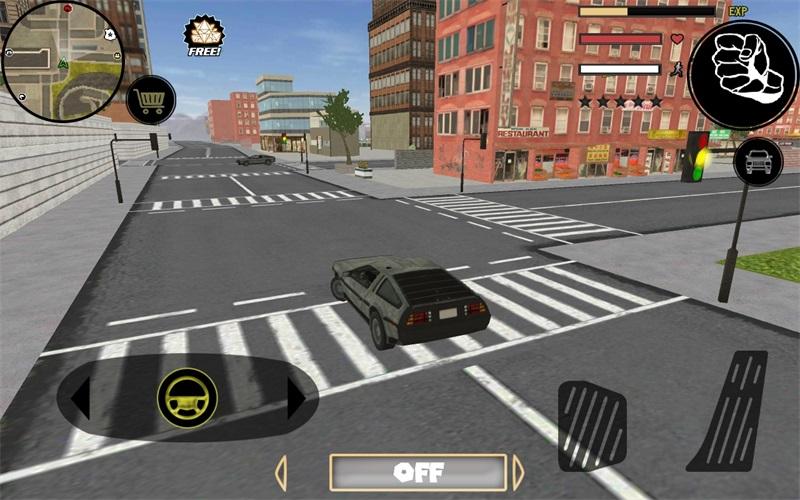Select previous mode with left triangle
This screenshot has height=500, width=800.
click(x=281, y=473)
